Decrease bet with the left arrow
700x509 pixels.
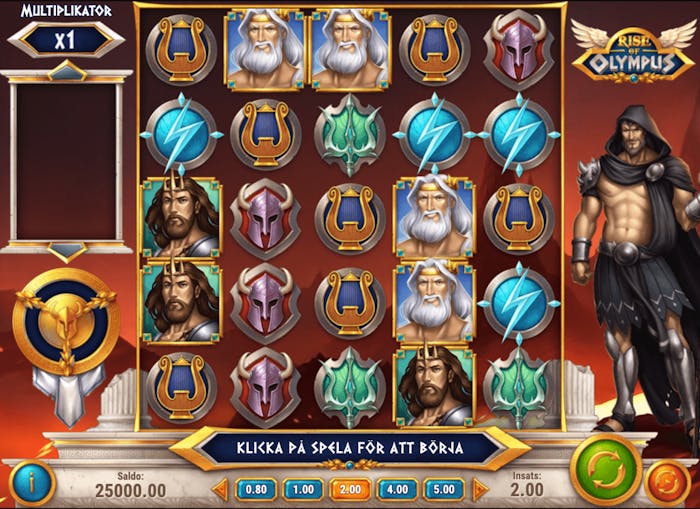(x=221, y=489)
